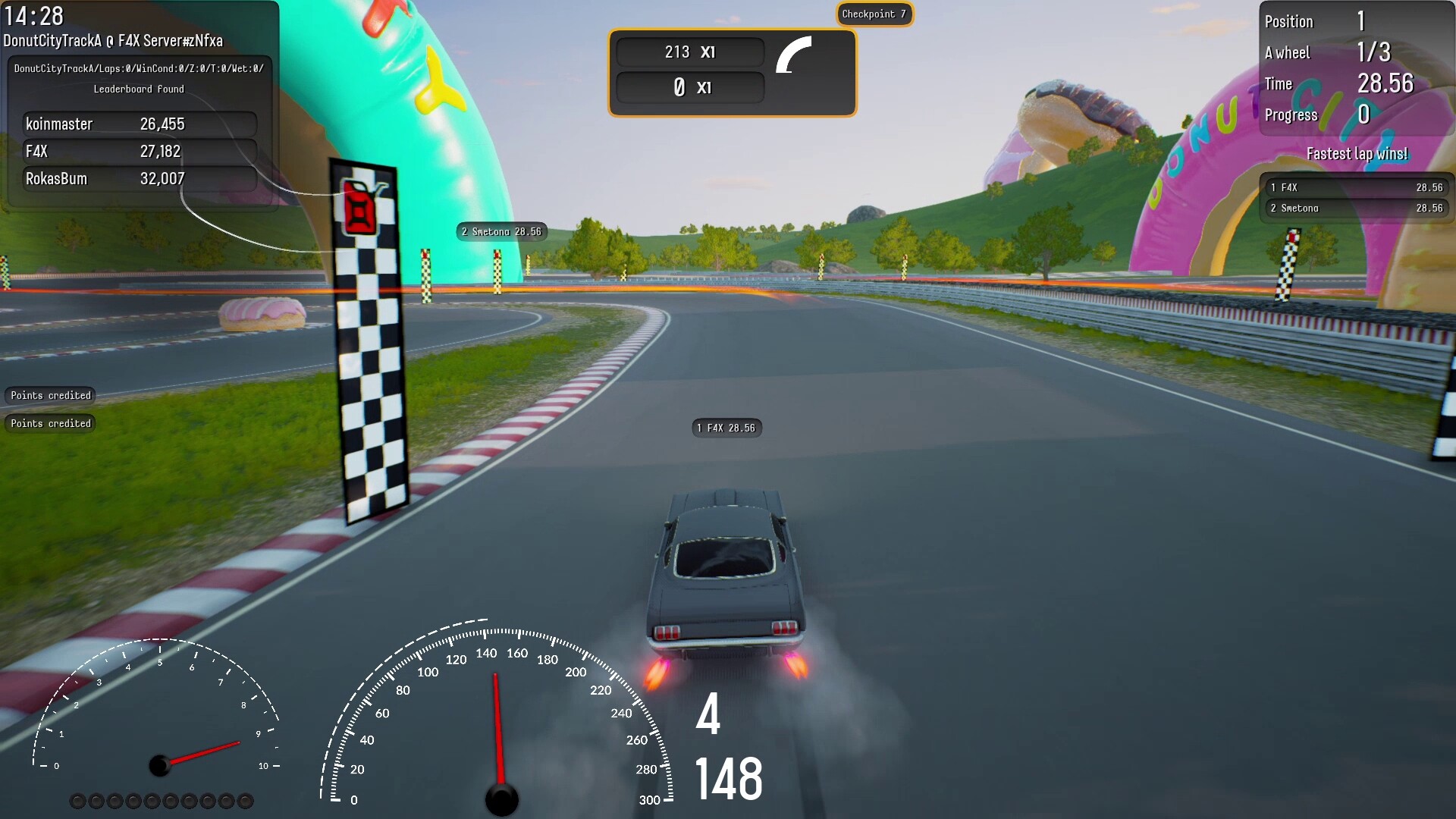This screenshot has width=1456, height=819.
Task: Click the Smetona row in race standings
Action: click(x=1356, y=209)
